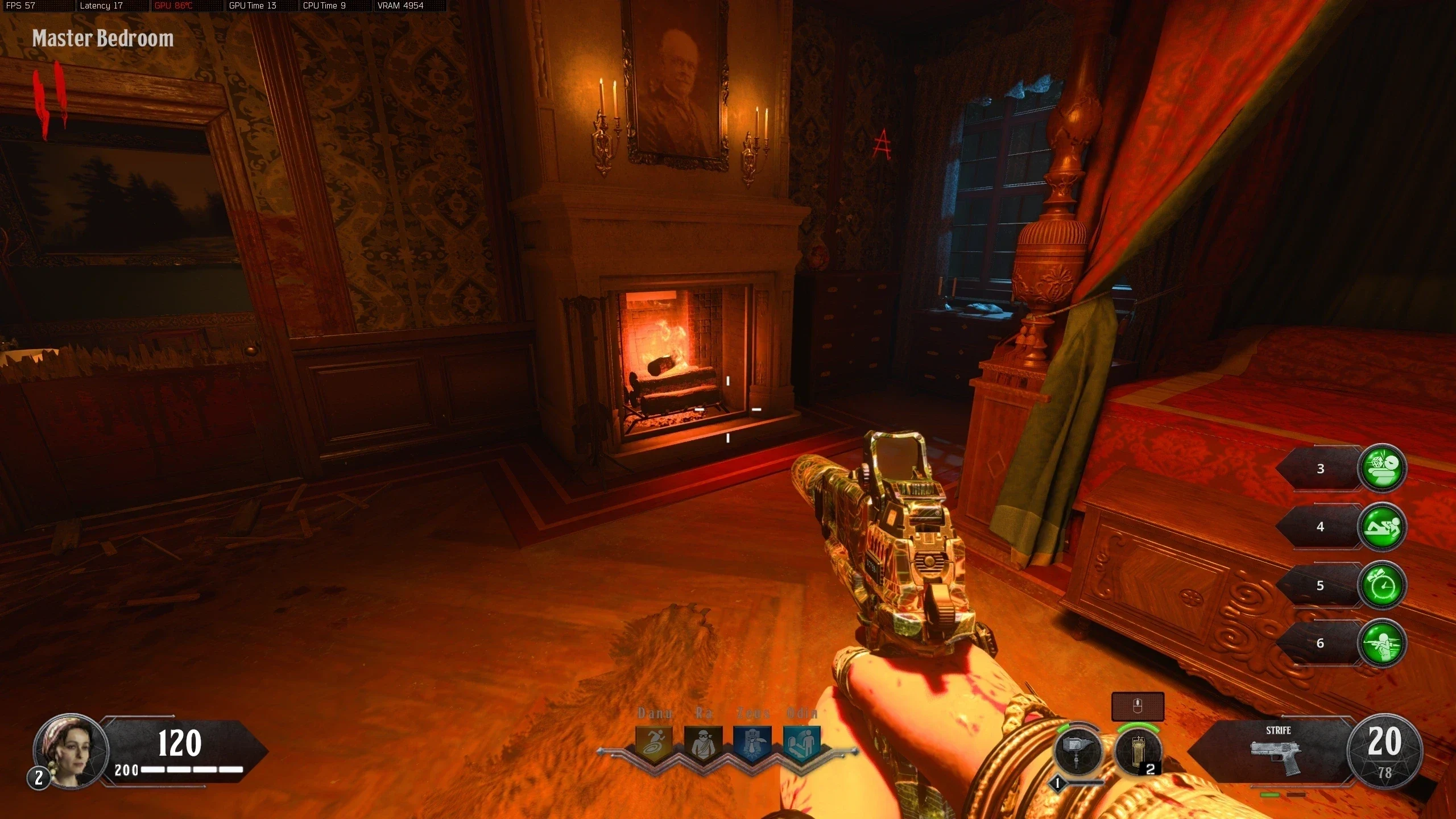Select the Danu running-figure perk icon
Image resolution: width=1456 pixels, height=819 pixels.
(x=654, y=743)
